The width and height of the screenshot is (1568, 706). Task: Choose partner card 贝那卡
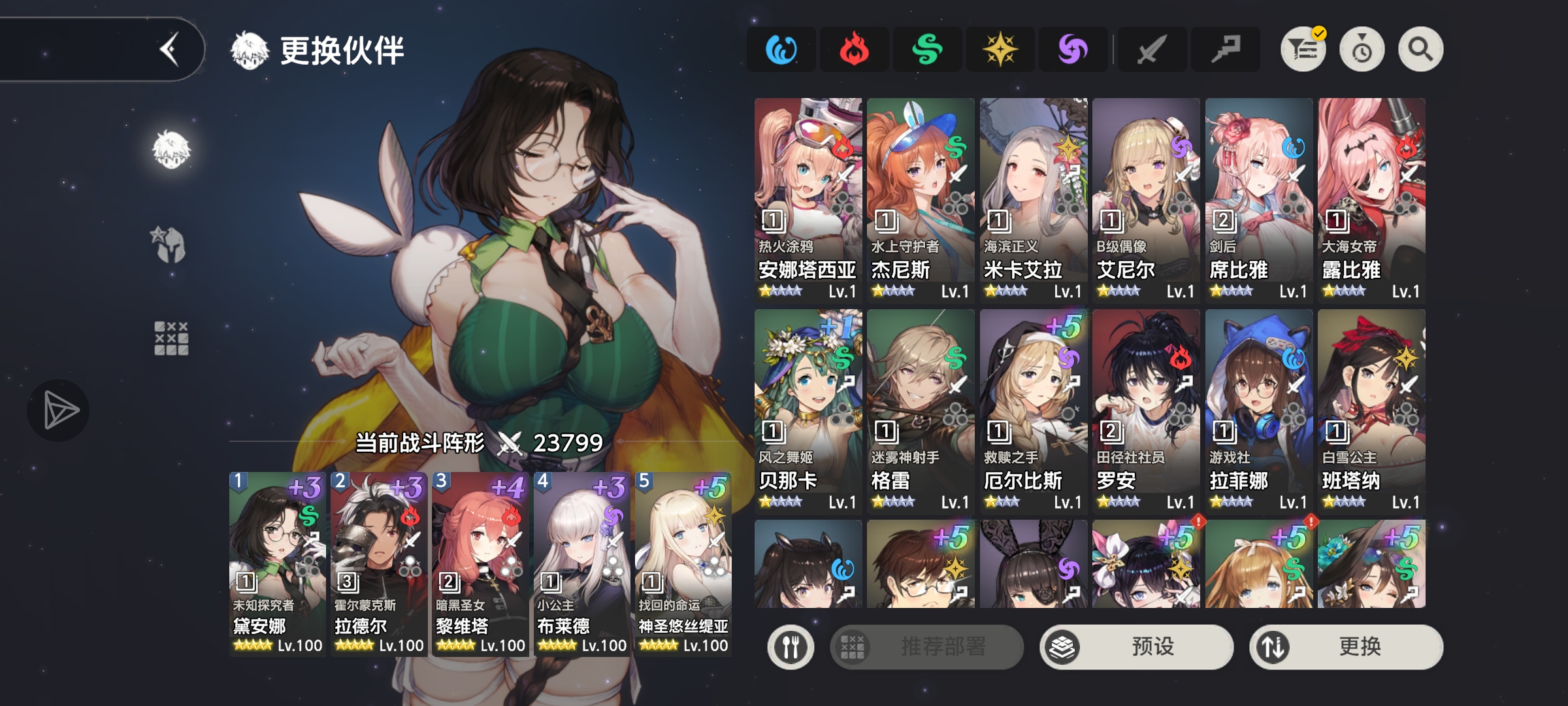click(808, 411)
